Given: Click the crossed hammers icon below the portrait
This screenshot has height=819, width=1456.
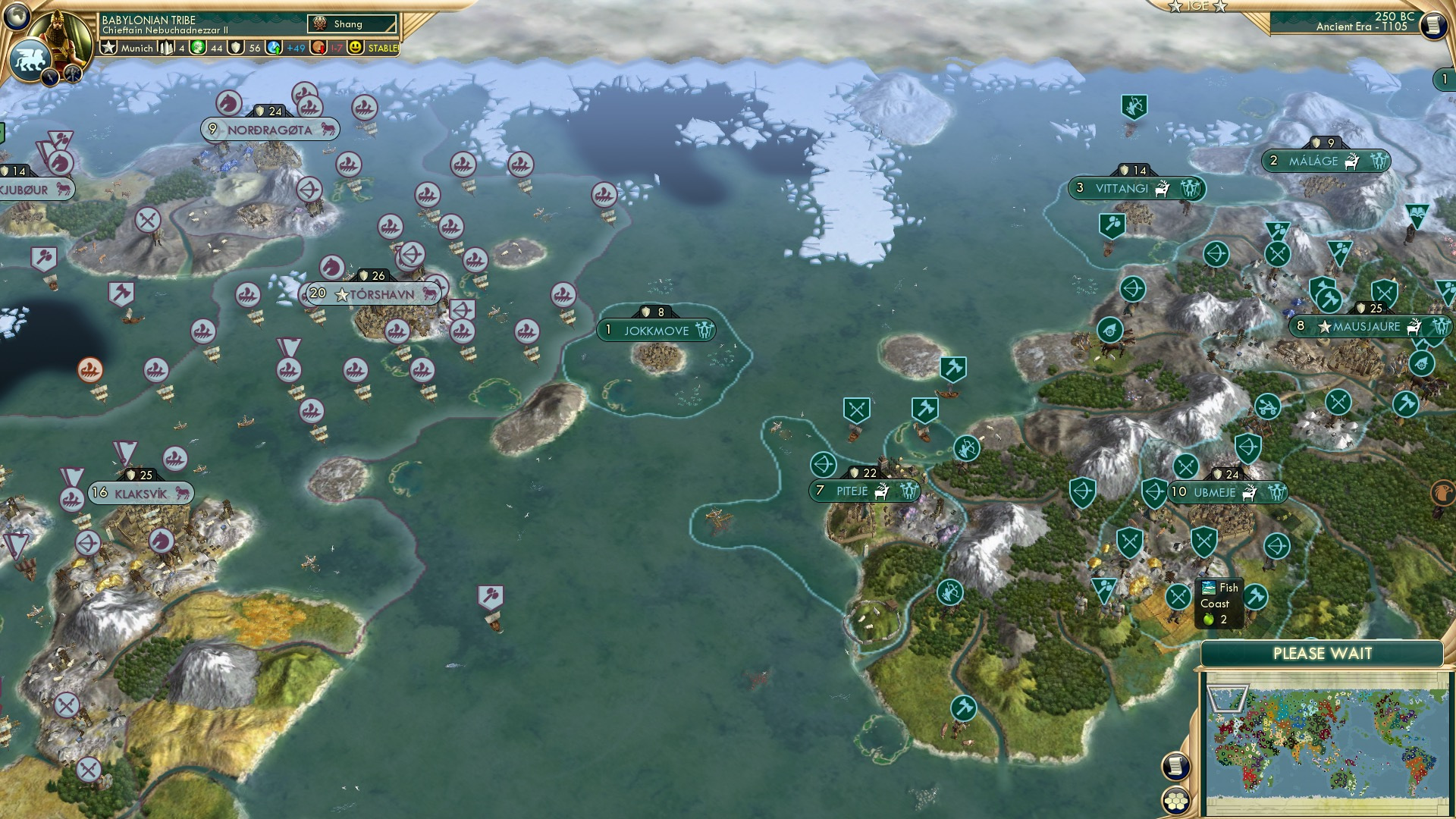Looking at the screenshot, I should pos(73,74).
